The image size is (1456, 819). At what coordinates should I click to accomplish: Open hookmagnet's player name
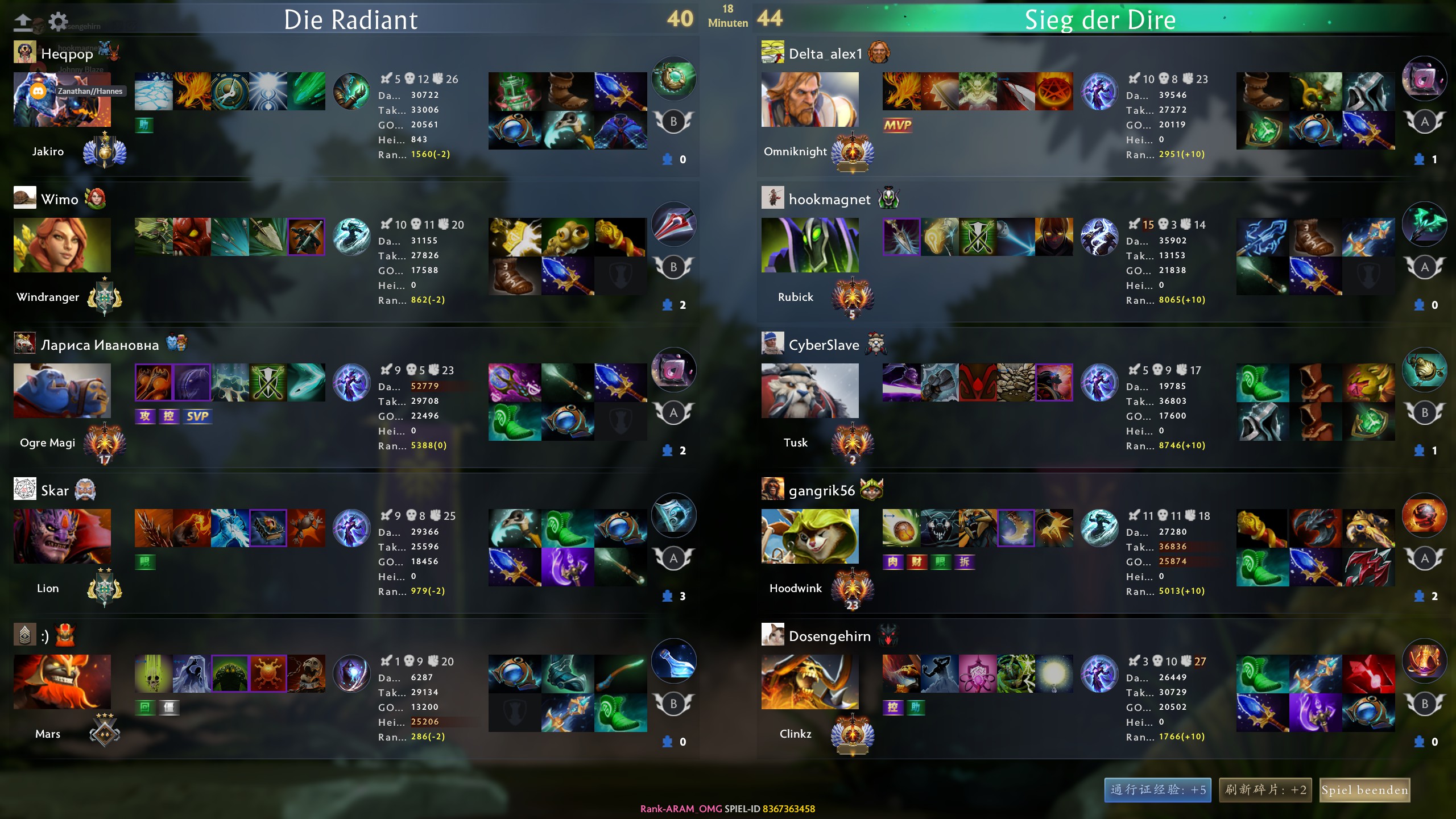pos(829,200)
